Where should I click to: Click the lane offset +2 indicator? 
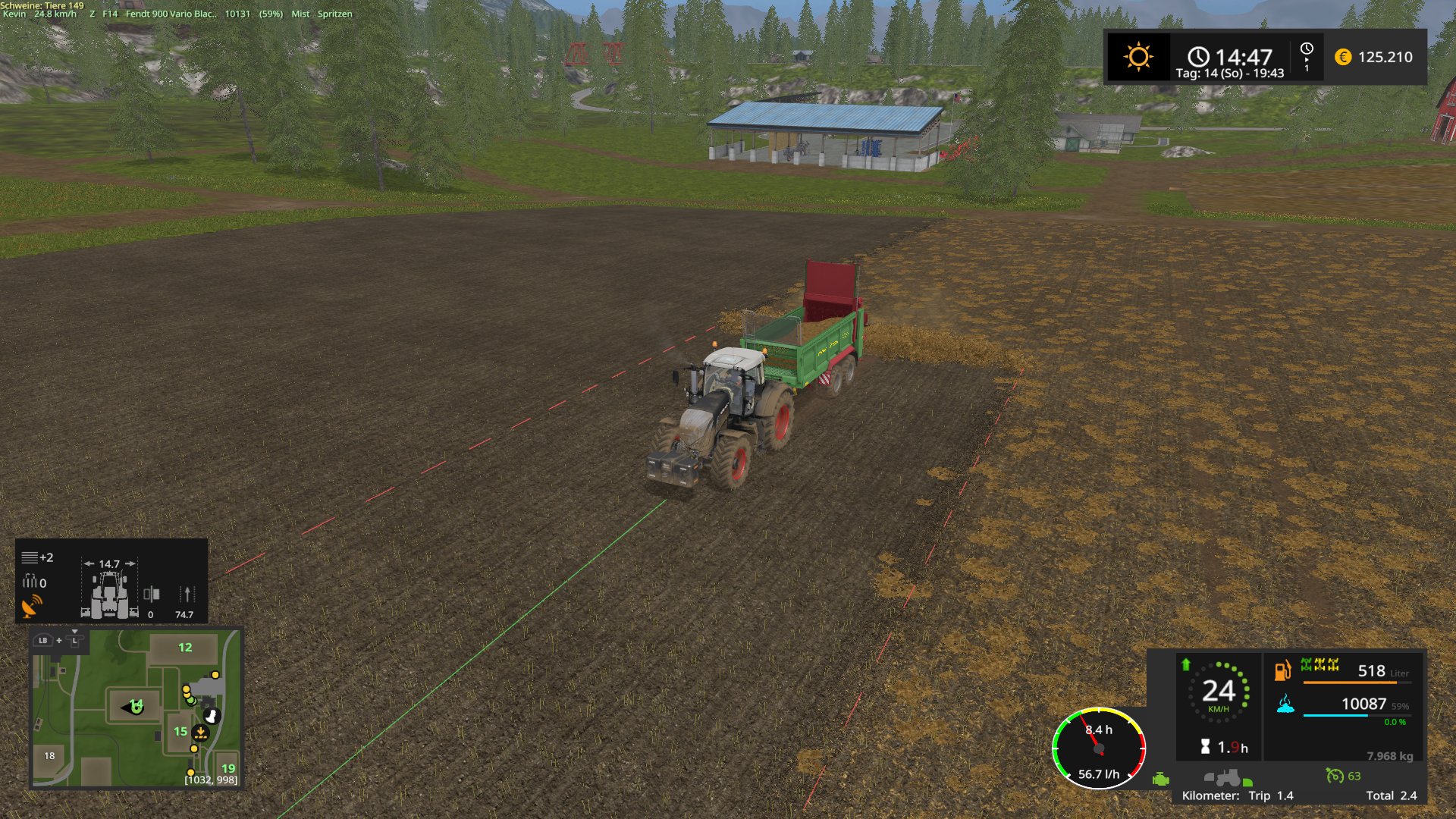(37, 558)
